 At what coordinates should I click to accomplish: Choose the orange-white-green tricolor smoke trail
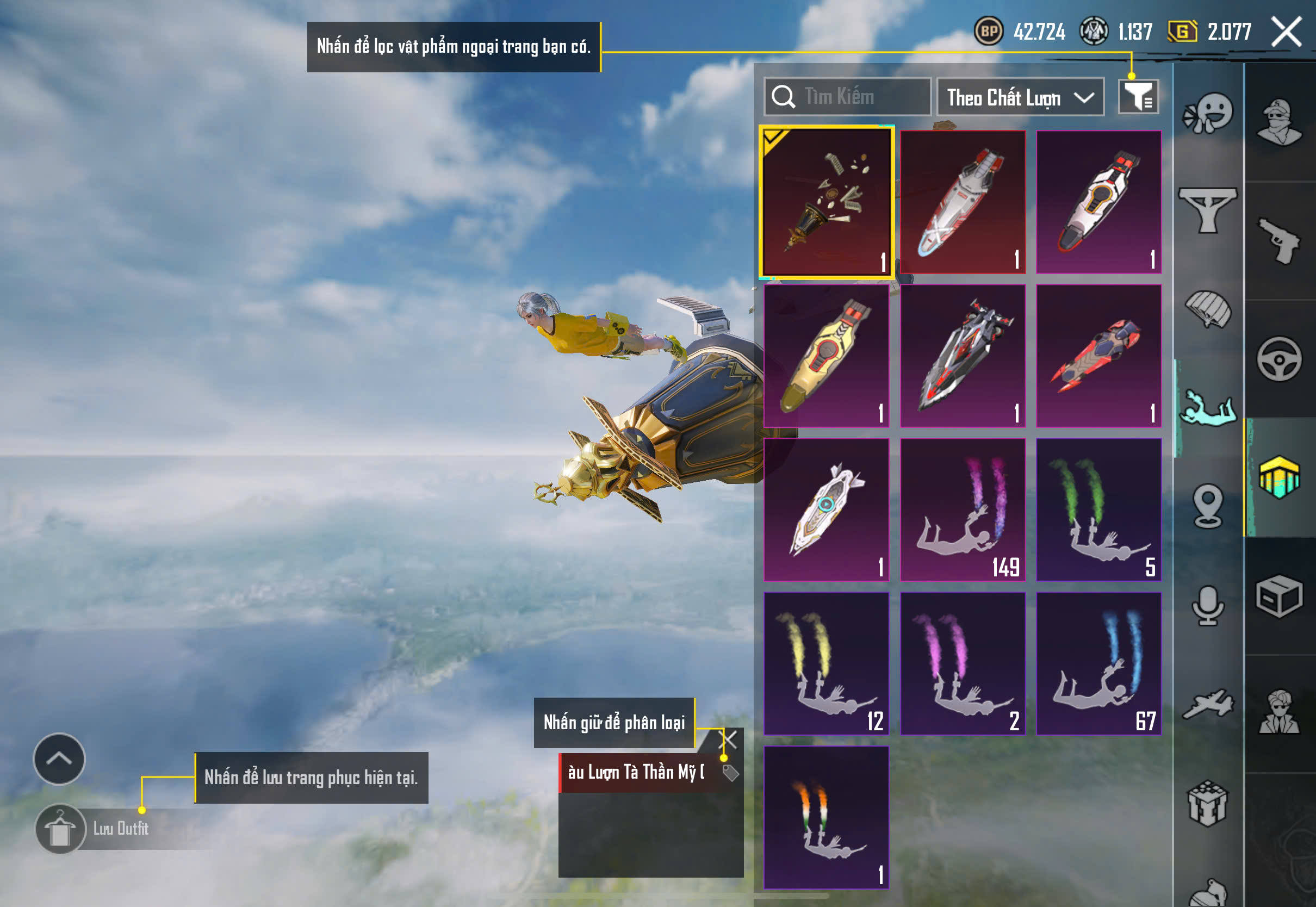click(826, 817)
